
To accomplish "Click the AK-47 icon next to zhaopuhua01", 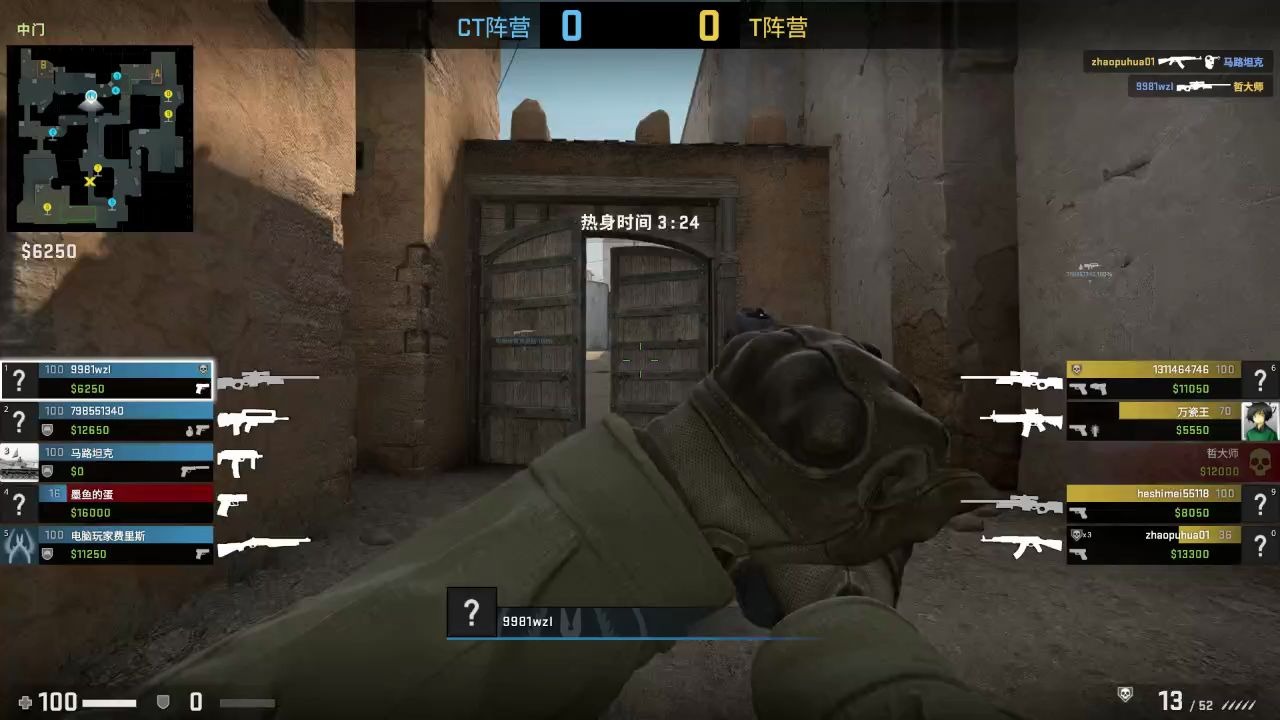I will (x=1020, y=545).
